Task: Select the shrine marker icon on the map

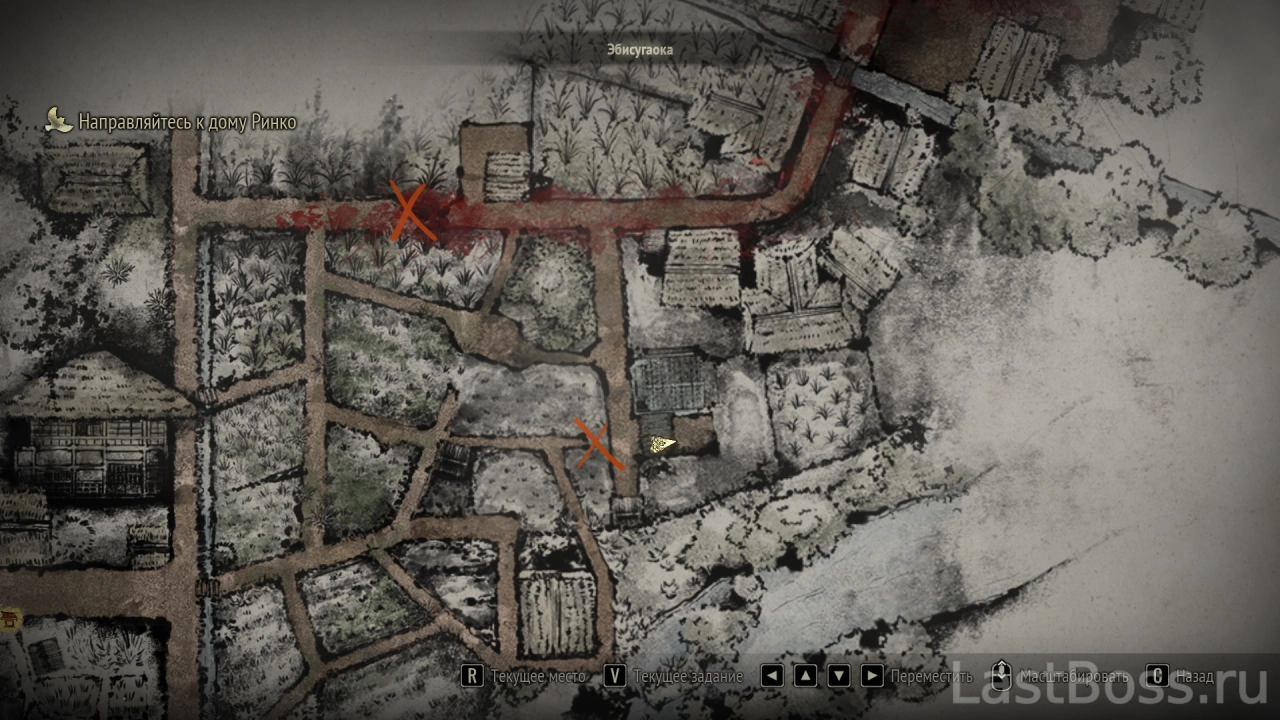Action: point(11,620)
